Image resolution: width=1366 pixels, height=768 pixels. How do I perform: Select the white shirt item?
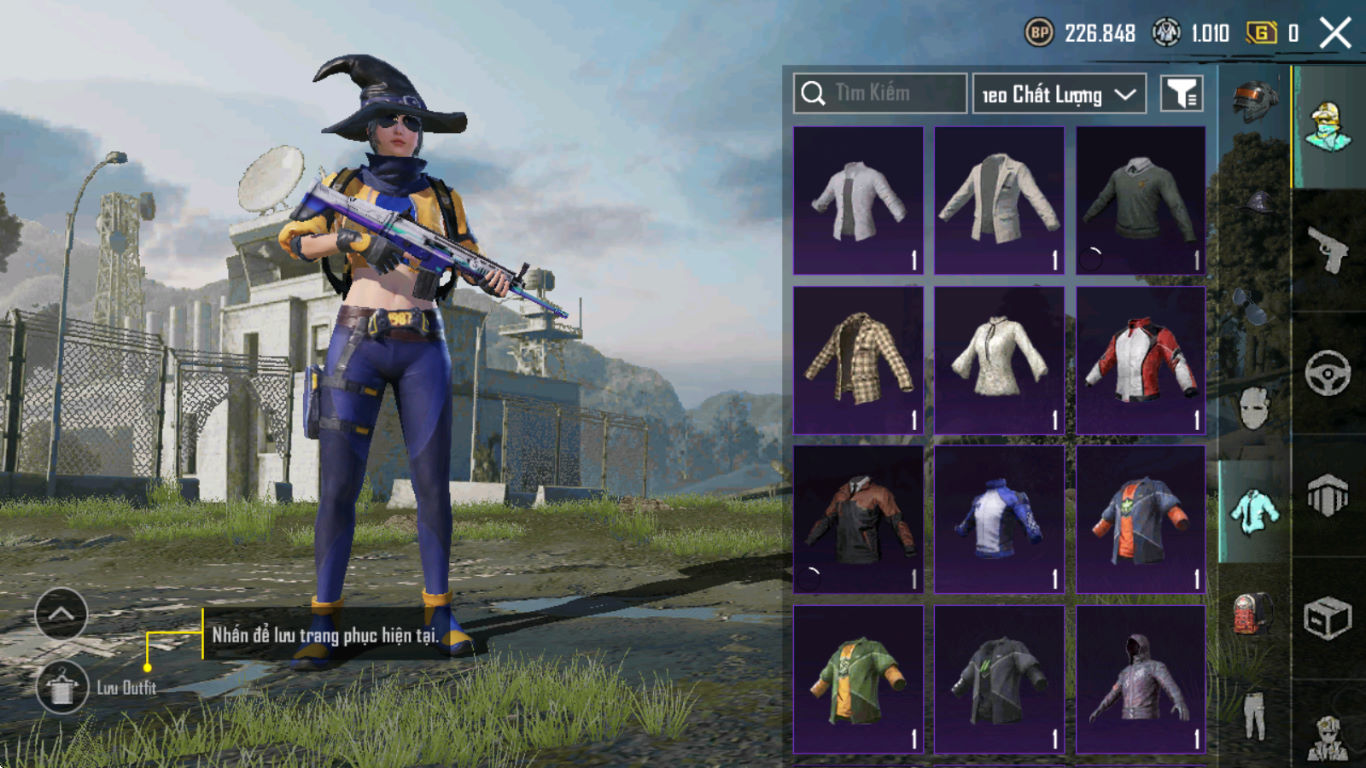[858, 200]
